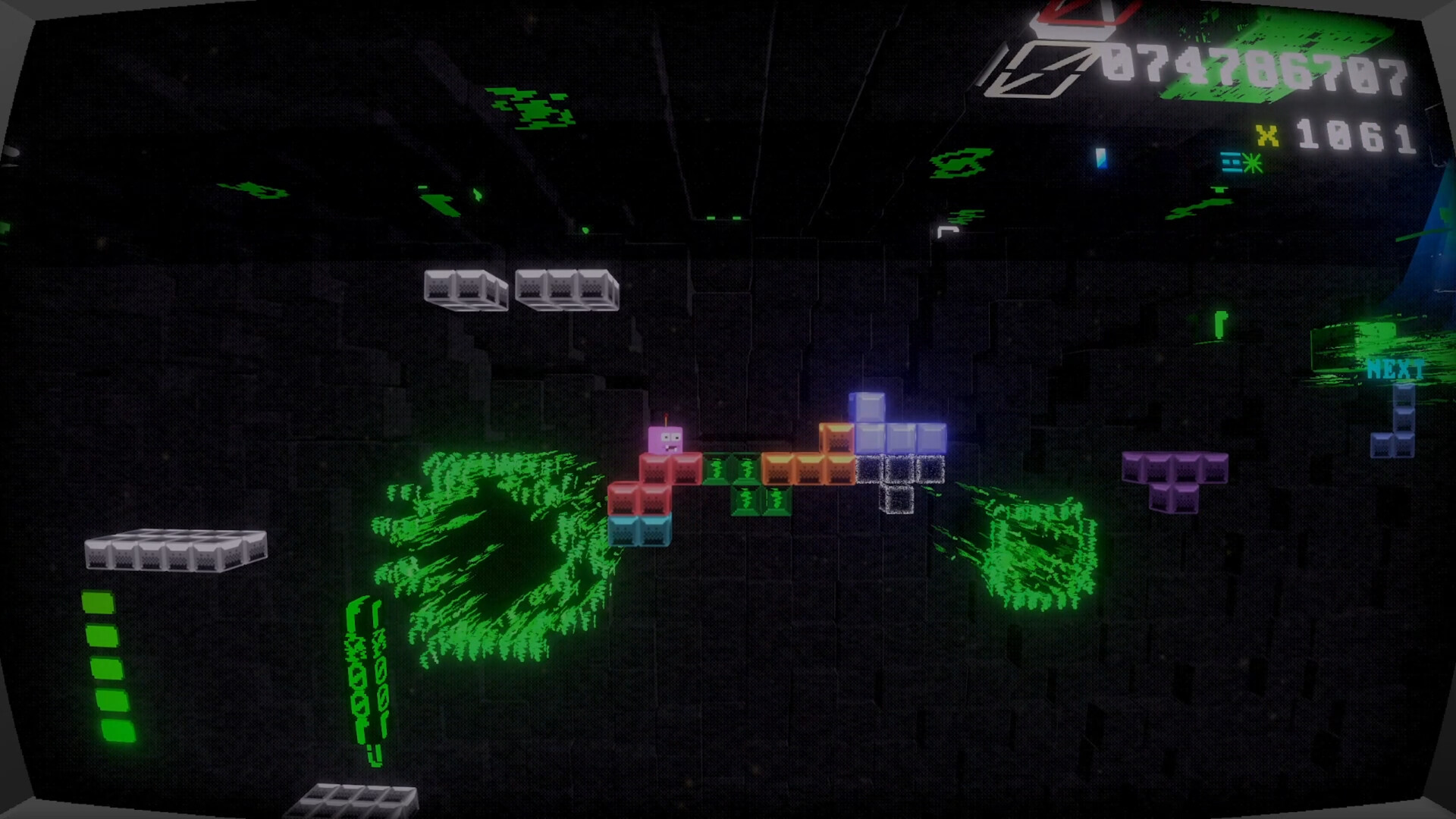Open the orange block row details
This screenshot has width=1456, height=819.
(792, 470)
